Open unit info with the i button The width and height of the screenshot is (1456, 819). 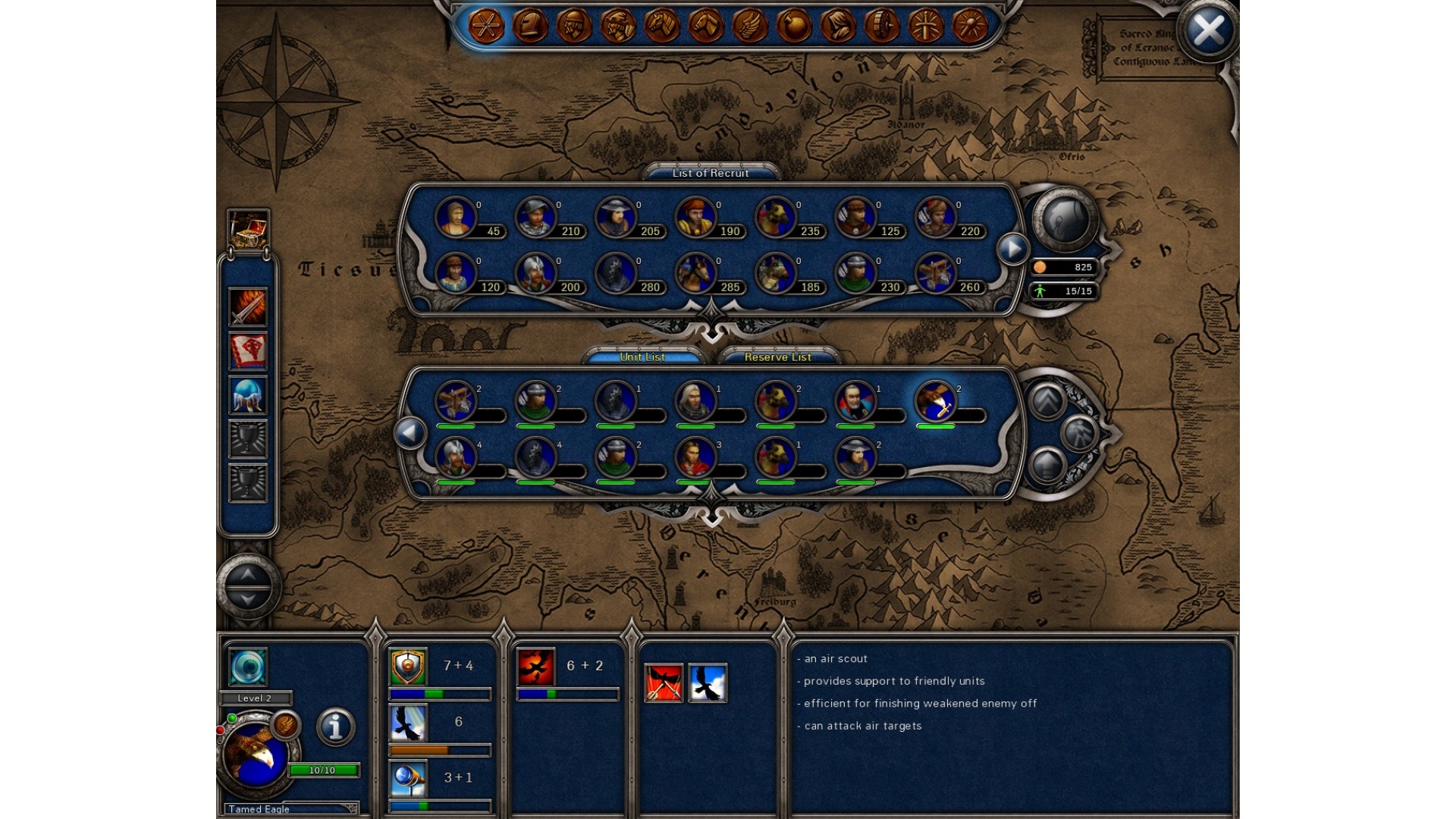click(335, 726)
